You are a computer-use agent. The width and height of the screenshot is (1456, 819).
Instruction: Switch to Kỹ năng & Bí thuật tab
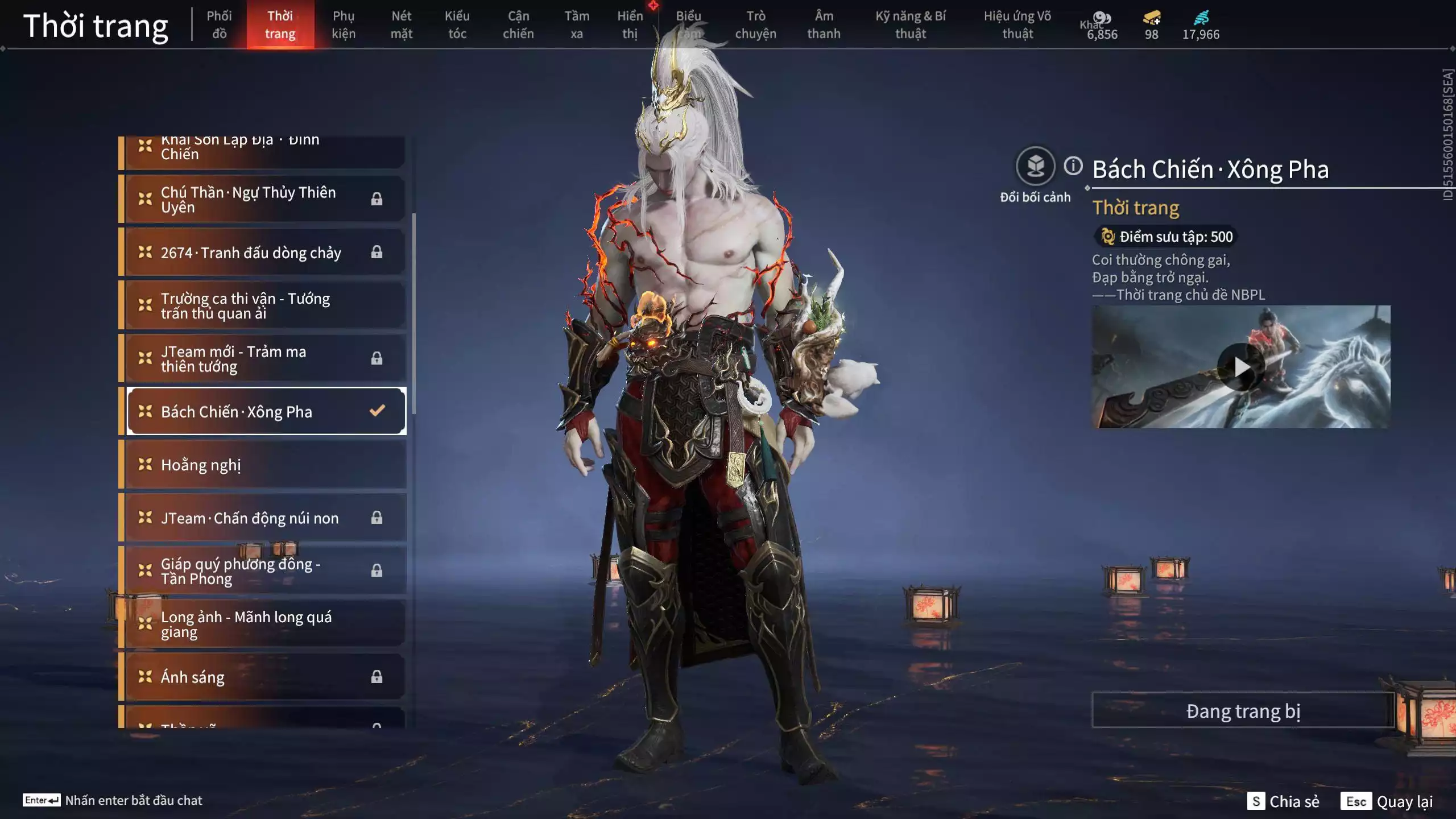pyautogui.click(x=911, y=25)
